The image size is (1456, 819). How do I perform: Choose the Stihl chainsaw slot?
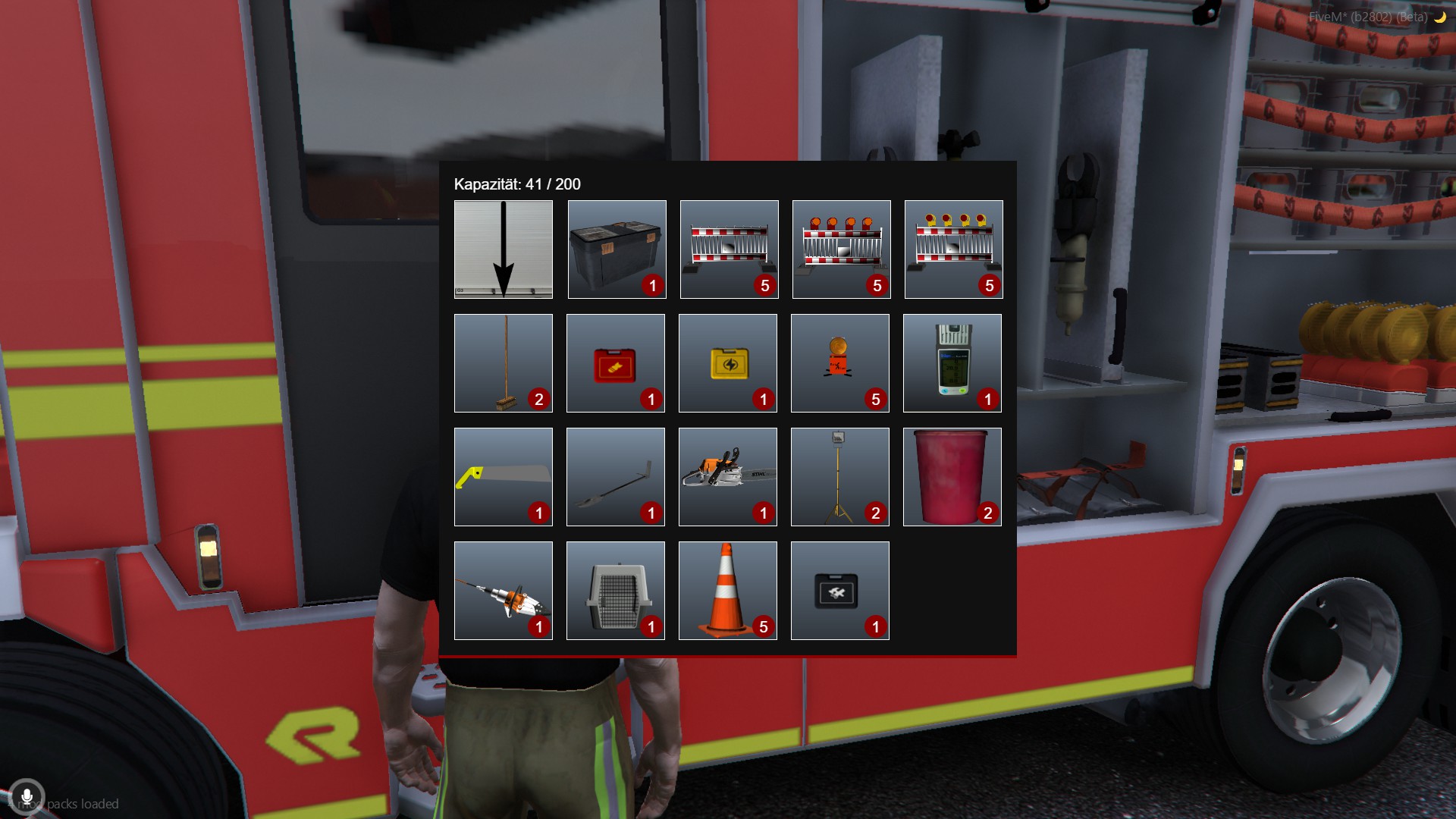728,477
